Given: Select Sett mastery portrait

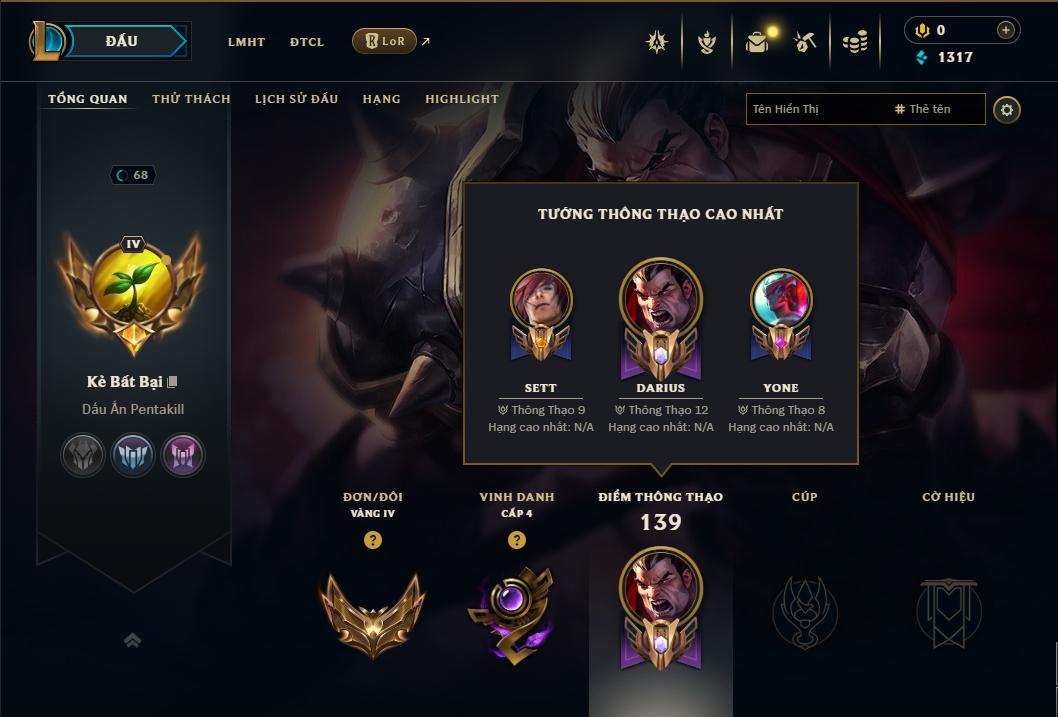Looking at the screenshot, I should 541,300.
